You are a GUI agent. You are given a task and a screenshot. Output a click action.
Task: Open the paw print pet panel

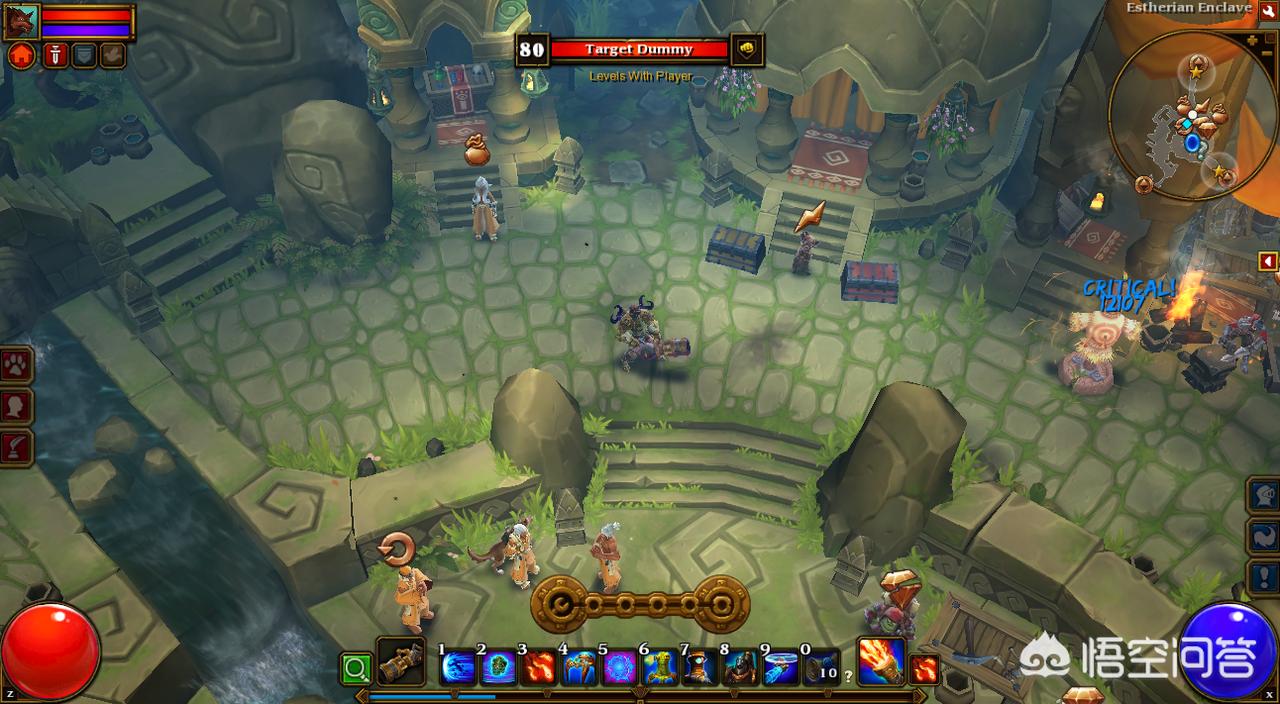(17, 365)
